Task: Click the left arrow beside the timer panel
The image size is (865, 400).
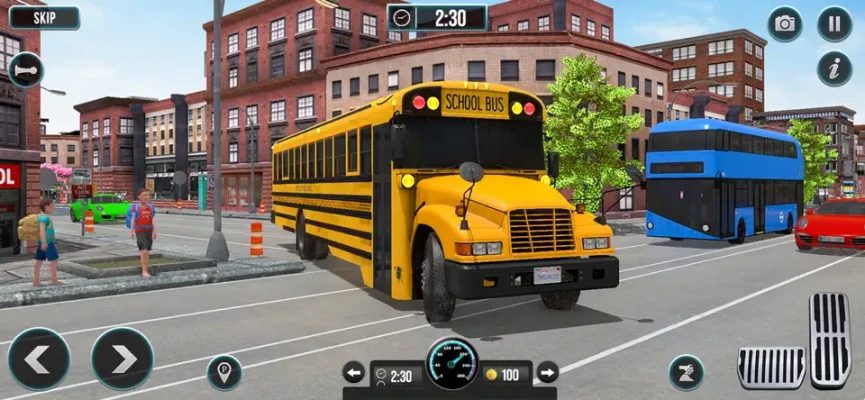Action: pyautogui.click(x=354, y=373)
